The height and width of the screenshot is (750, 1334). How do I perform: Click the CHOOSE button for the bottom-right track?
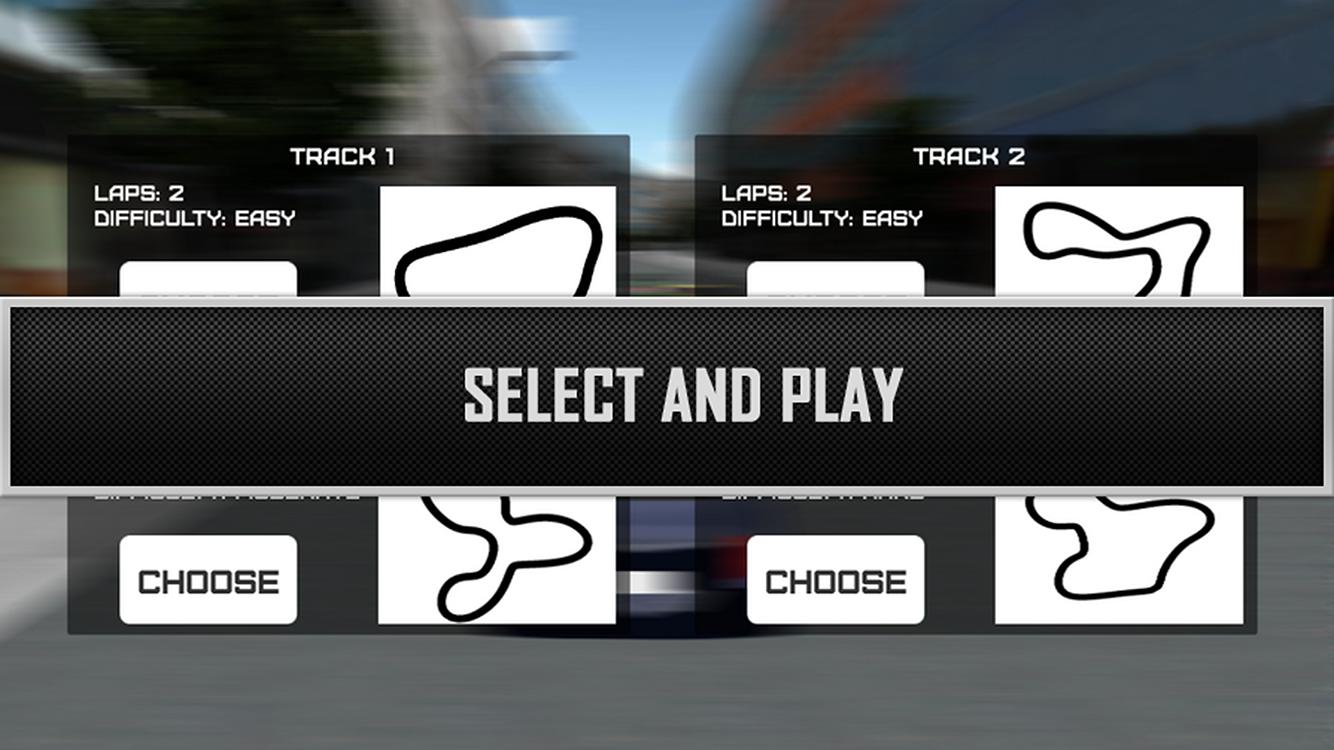pos(835,577)
